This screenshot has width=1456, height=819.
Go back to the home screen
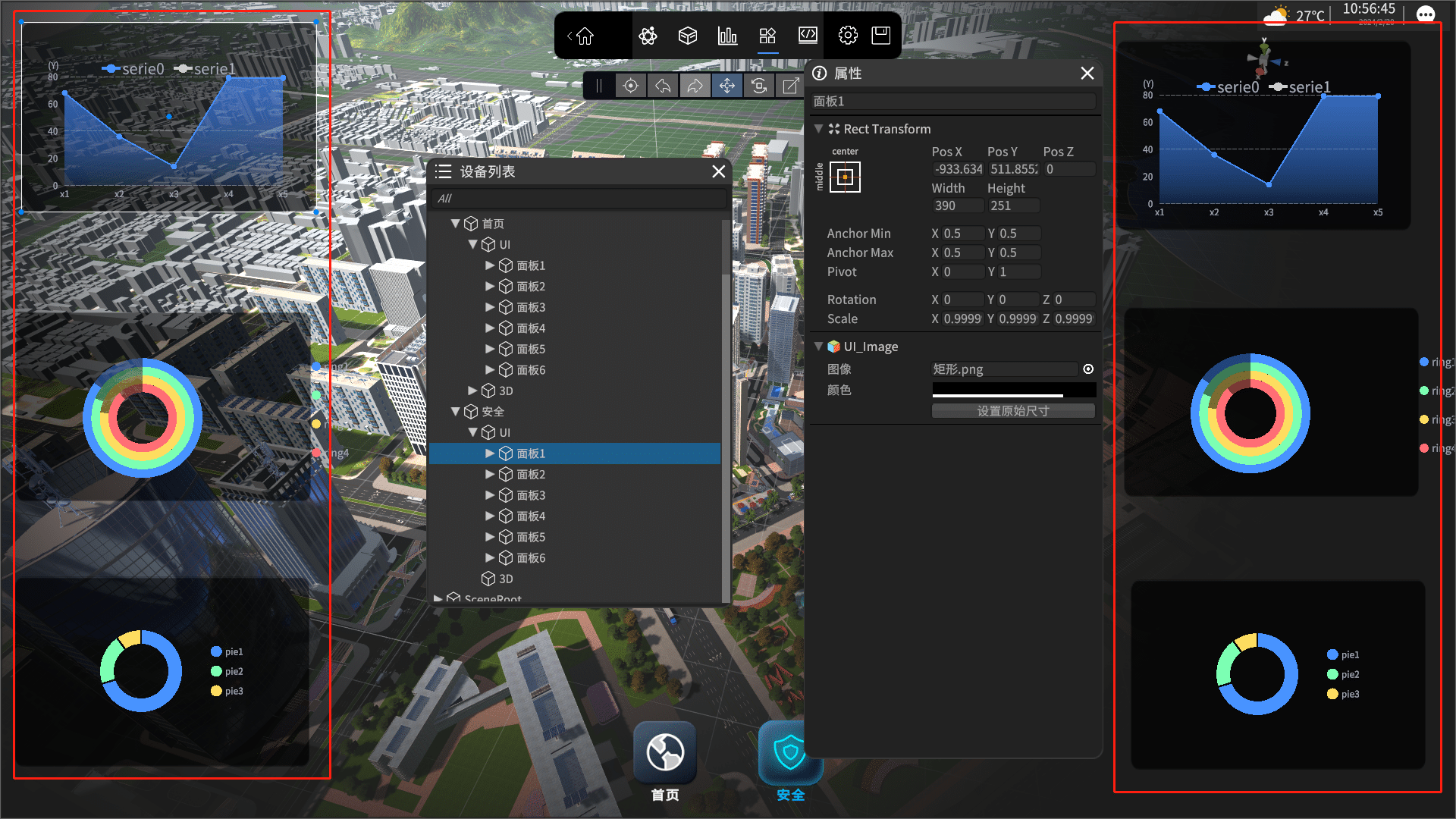(582, 36)
